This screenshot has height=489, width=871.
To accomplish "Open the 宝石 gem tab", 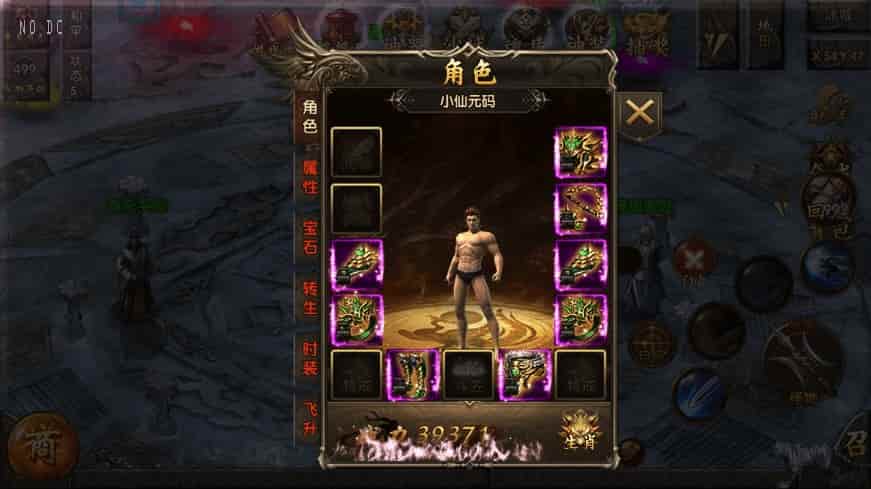I will 310,237.
